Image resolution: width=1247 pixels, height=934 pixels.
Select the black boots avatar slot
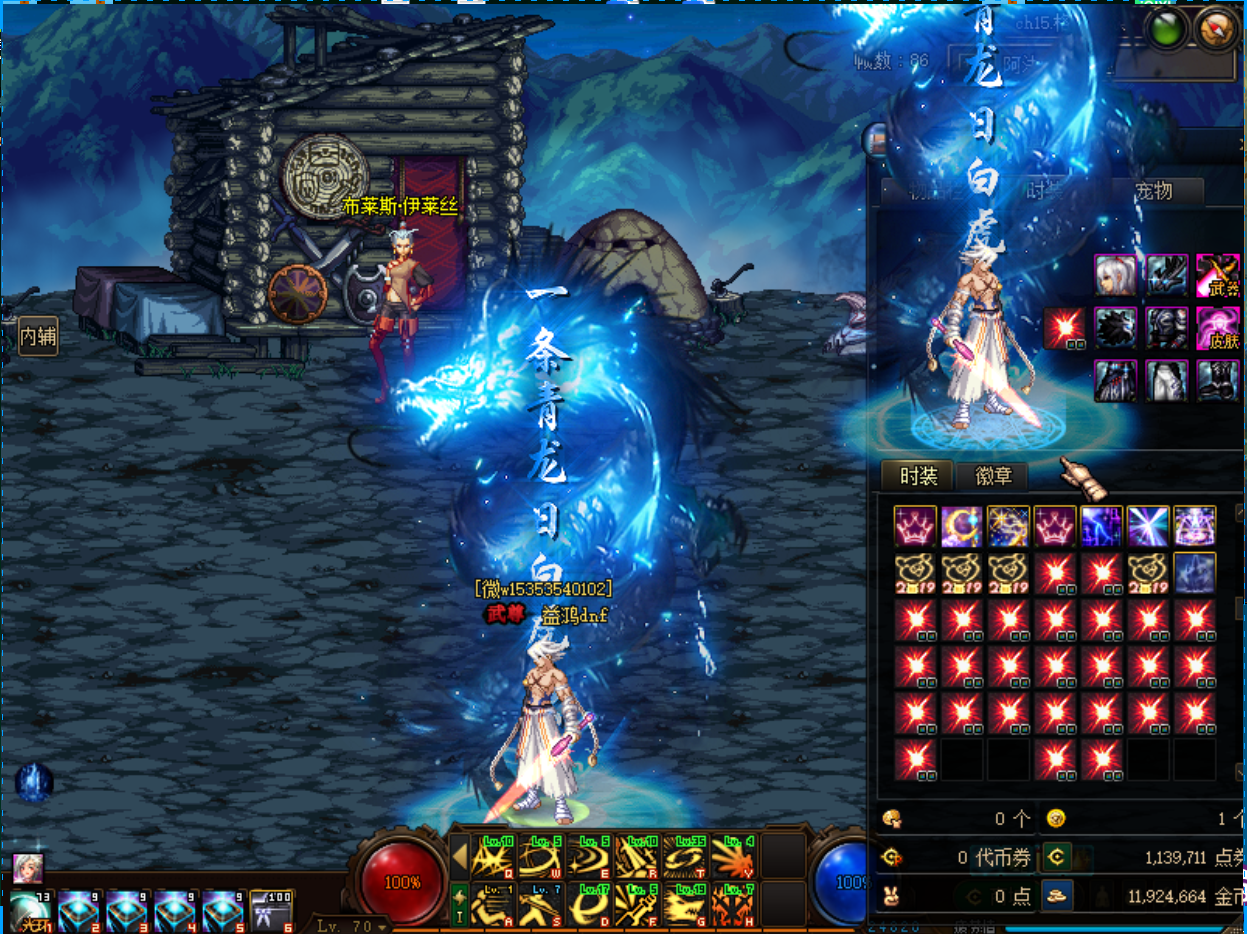point(1217,380)
